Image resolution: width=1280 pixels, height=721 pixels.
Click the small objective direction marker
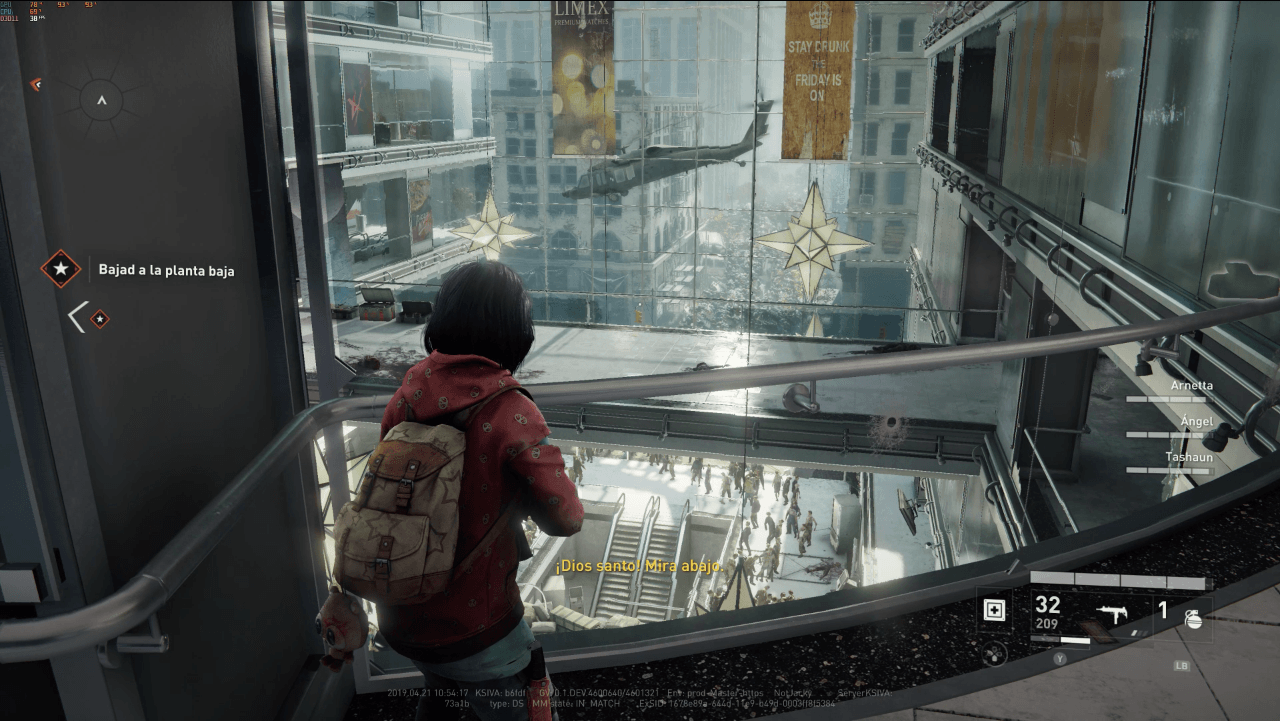click(x=99, y=319)
